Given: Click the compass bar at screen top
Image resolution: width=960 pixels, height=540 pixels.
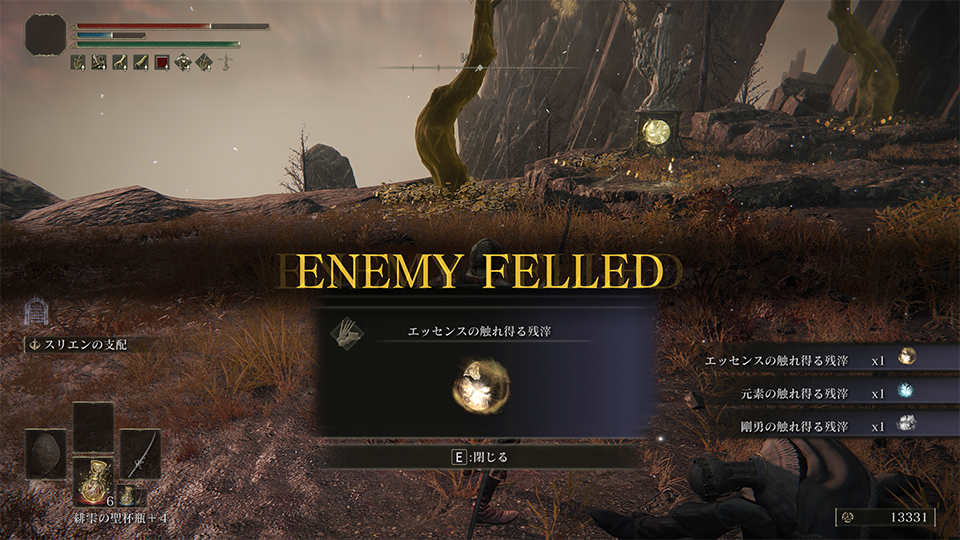Looking at the screenshot, I should 480,67.
